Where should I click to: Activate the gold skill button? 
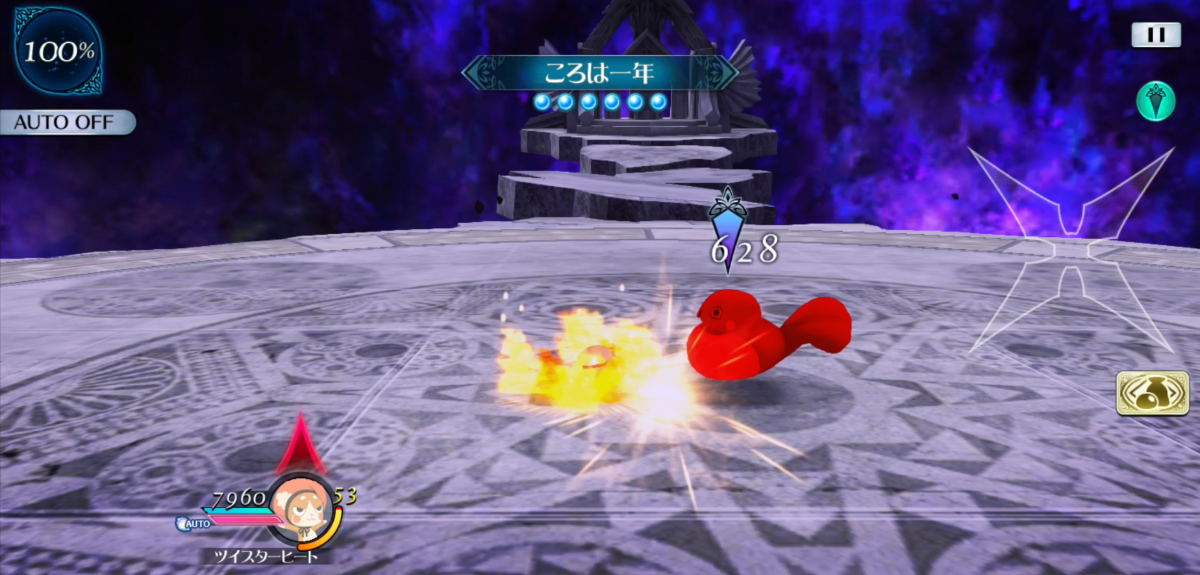(x=1145, y=393)
